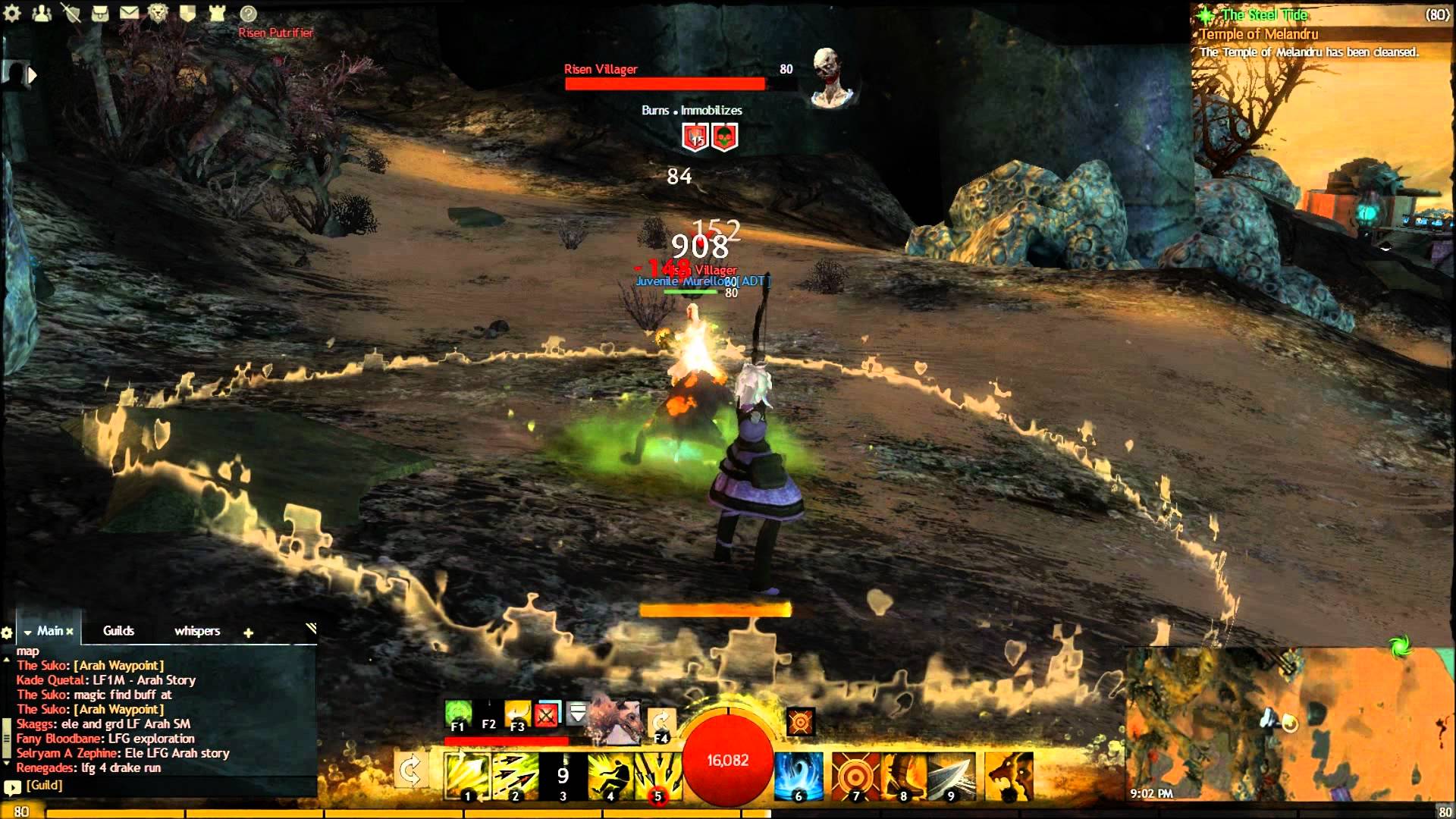The height and width of the screenshot is (819, 1456).
Task: Open the game menu gear icon
Action: click(x=13, y=14)
